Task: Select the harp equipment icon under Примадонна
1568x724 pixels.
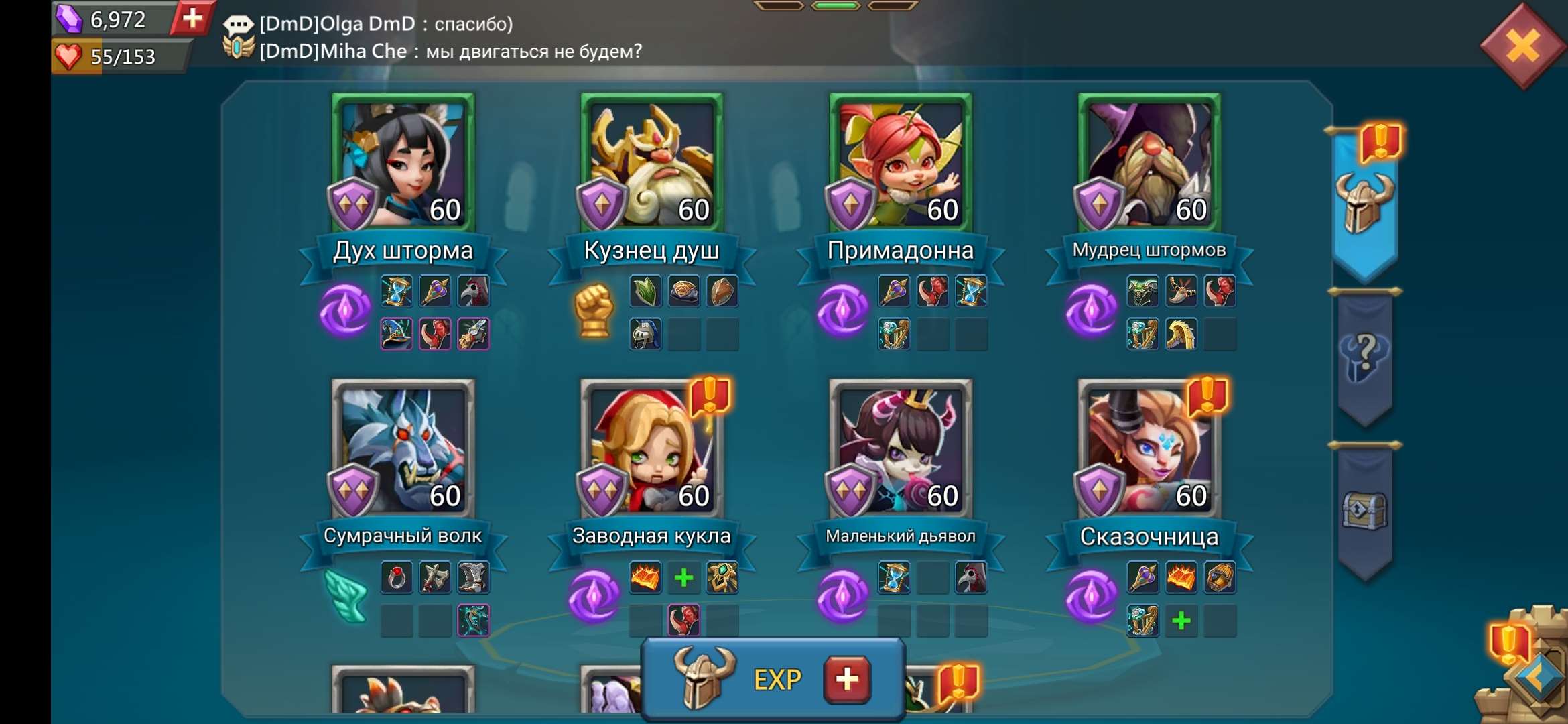Action: (x=893, y=333)
